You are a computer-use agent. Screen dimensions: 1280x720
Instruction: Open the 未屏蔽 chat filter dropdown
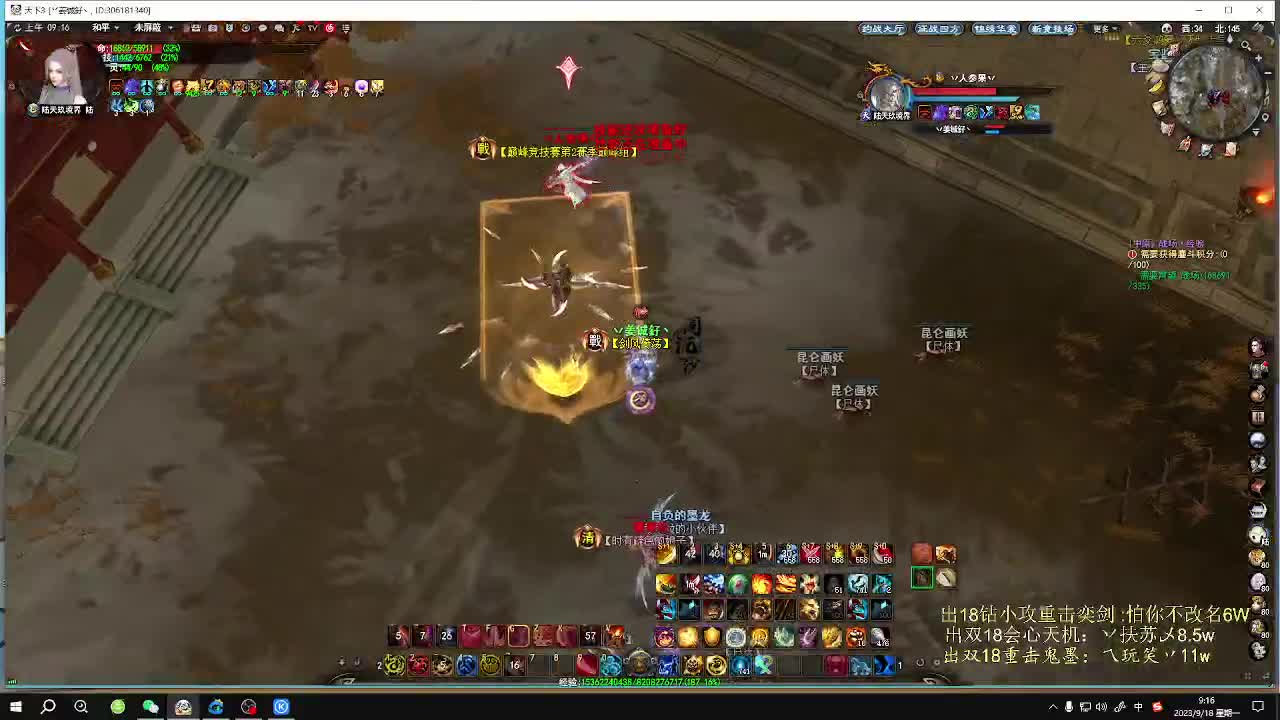pos(150,28)
